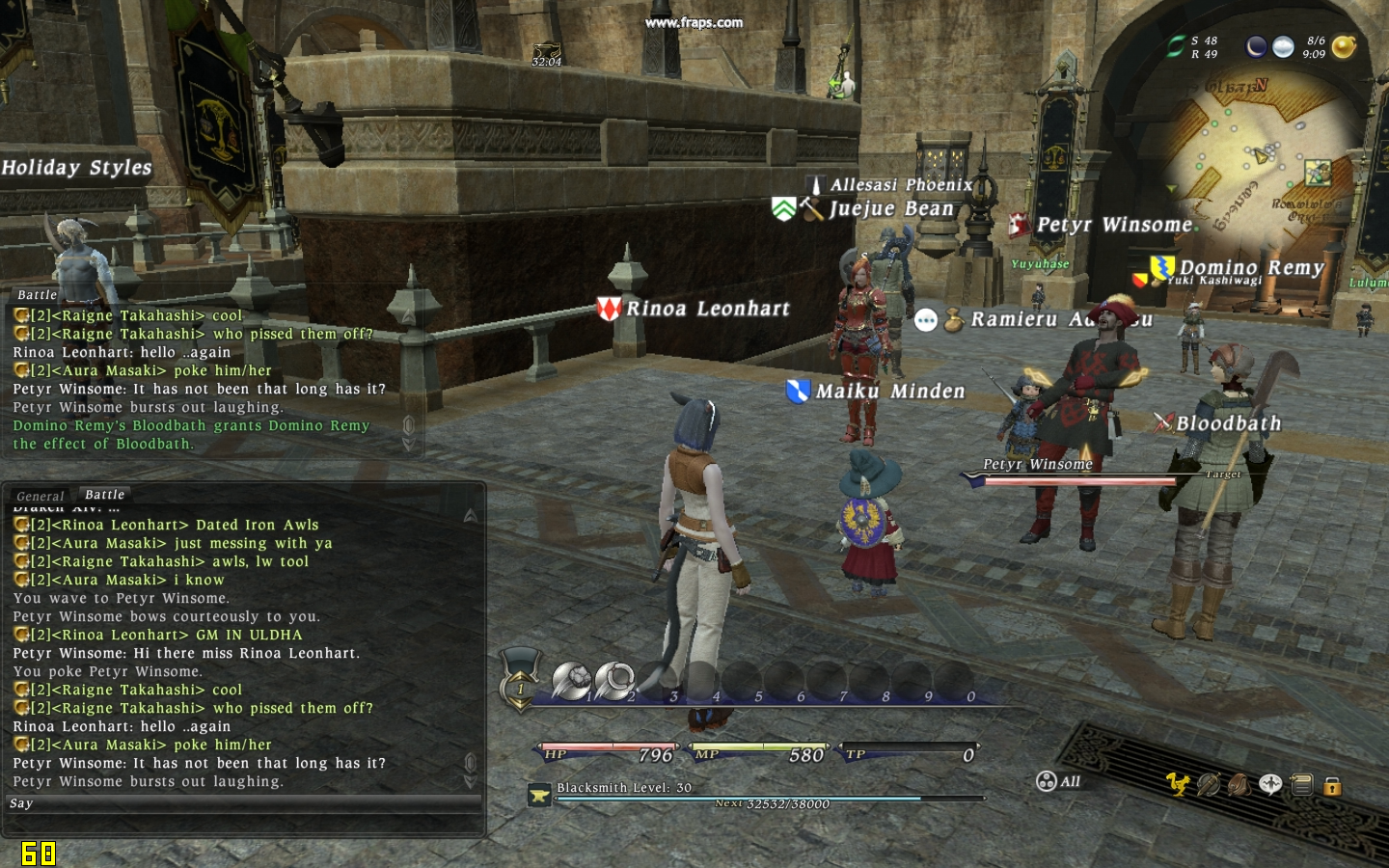Click the chat log scroll arrow
The width and height of the screenshot is (1389, 868).
pos(471,516)
